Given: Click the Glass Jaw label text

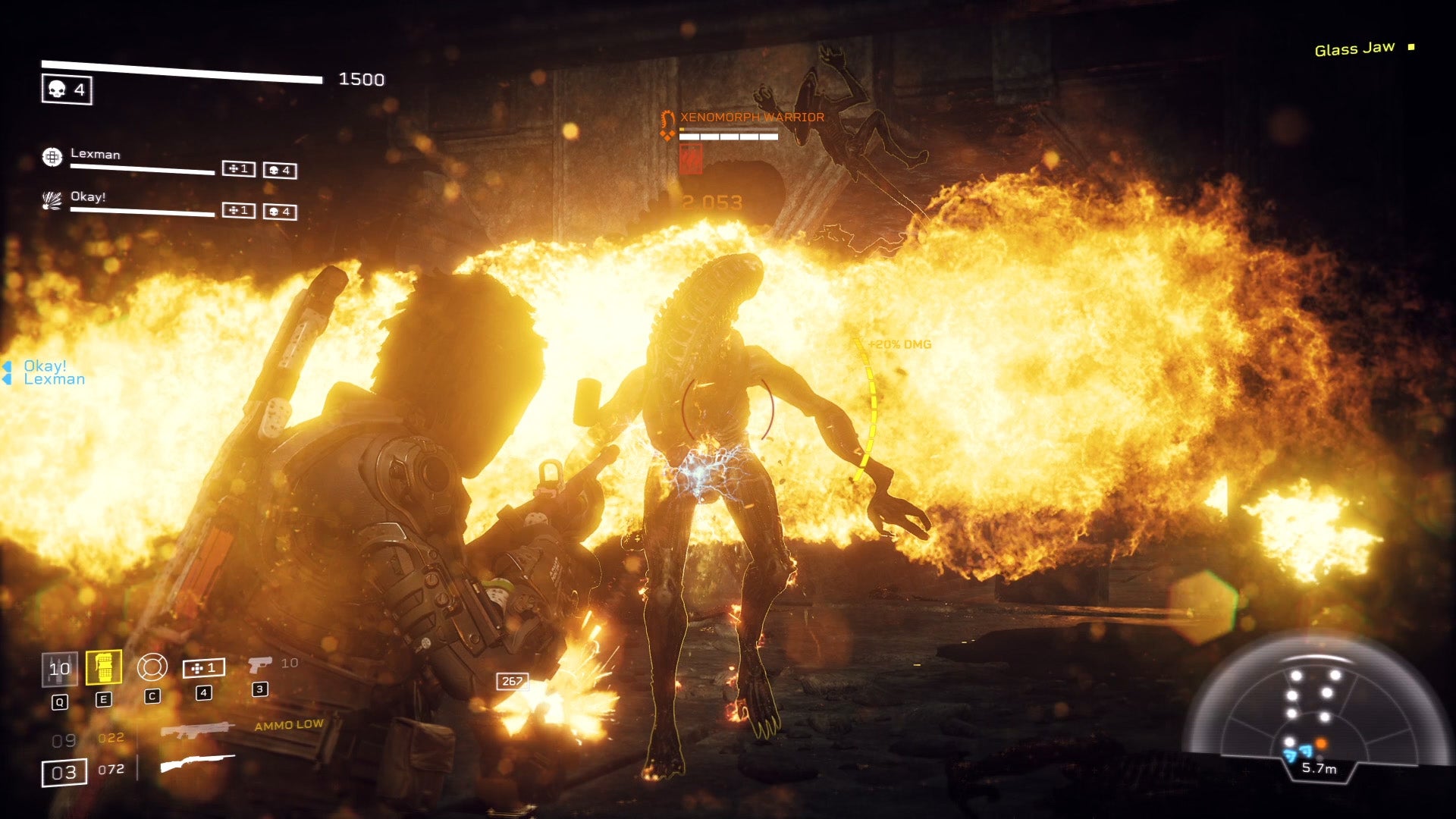Looking at the screenshot, I should 1355,47.
